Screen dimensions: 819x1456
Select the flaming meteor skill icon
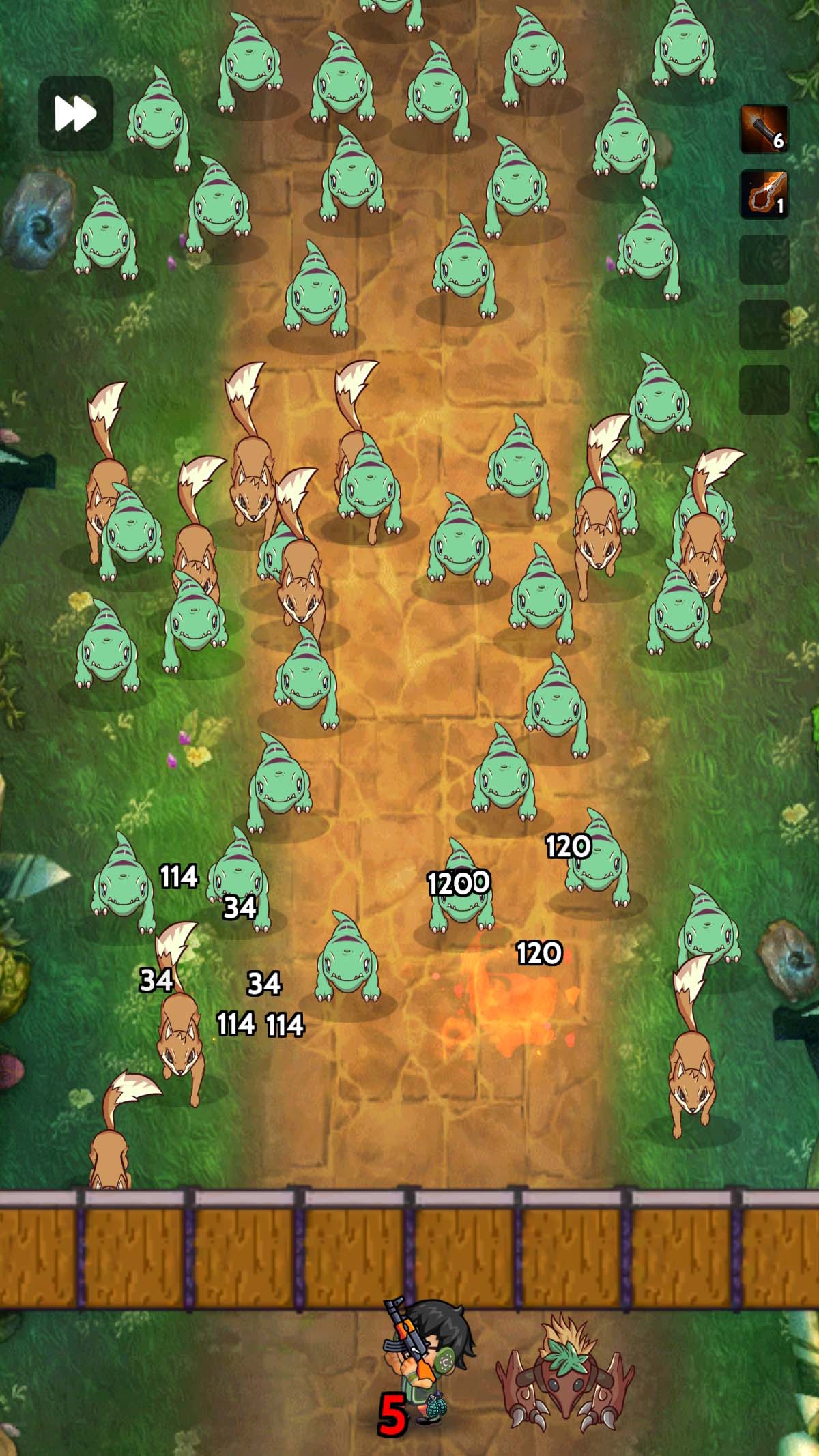click(764, 194)
